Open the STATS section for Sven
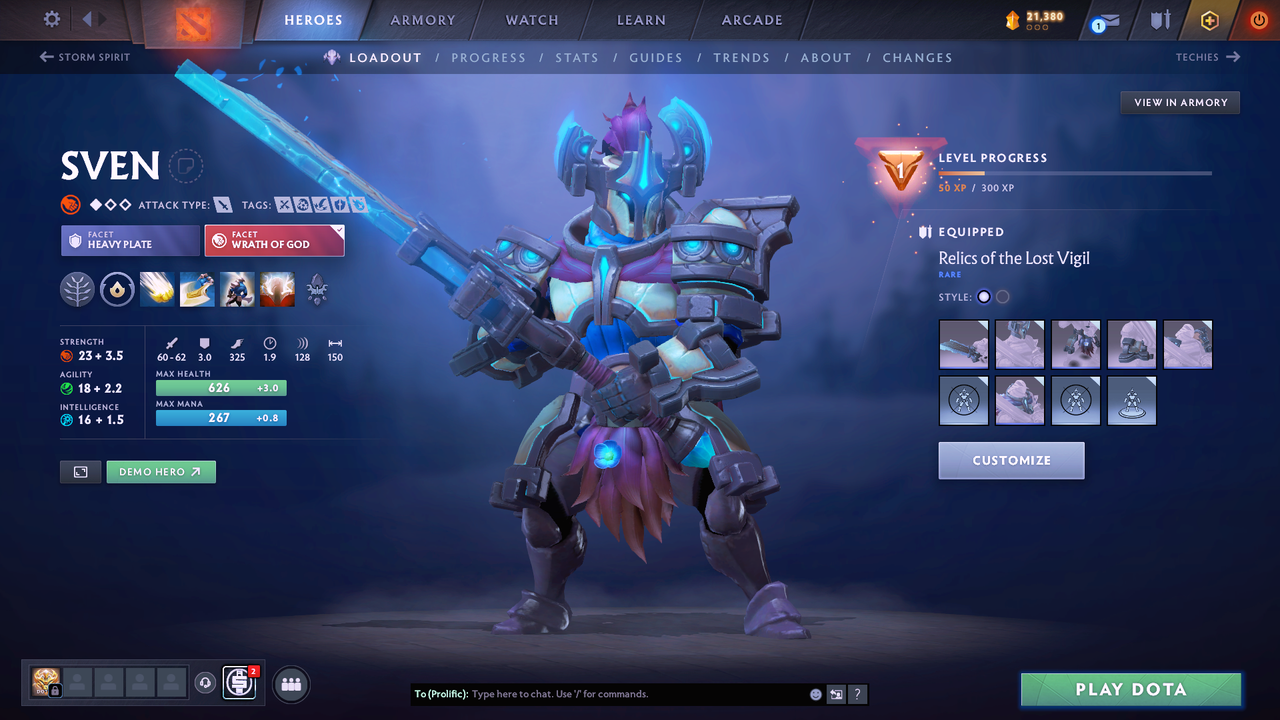This screenshot has height=720, width=1280. tap(577, 57)
